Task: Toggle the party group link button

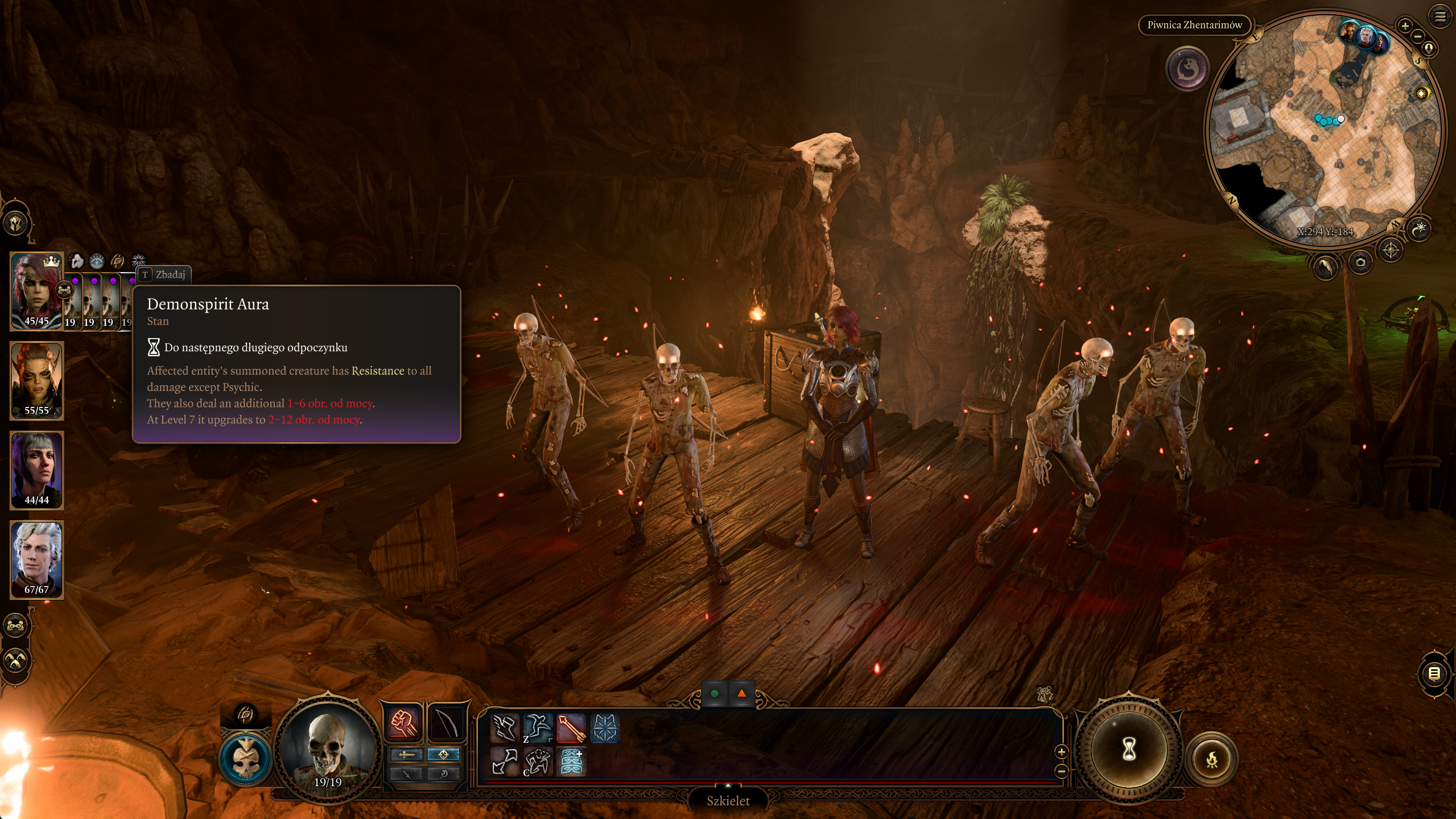Action: pyautogui.click(x=15, y=625)
